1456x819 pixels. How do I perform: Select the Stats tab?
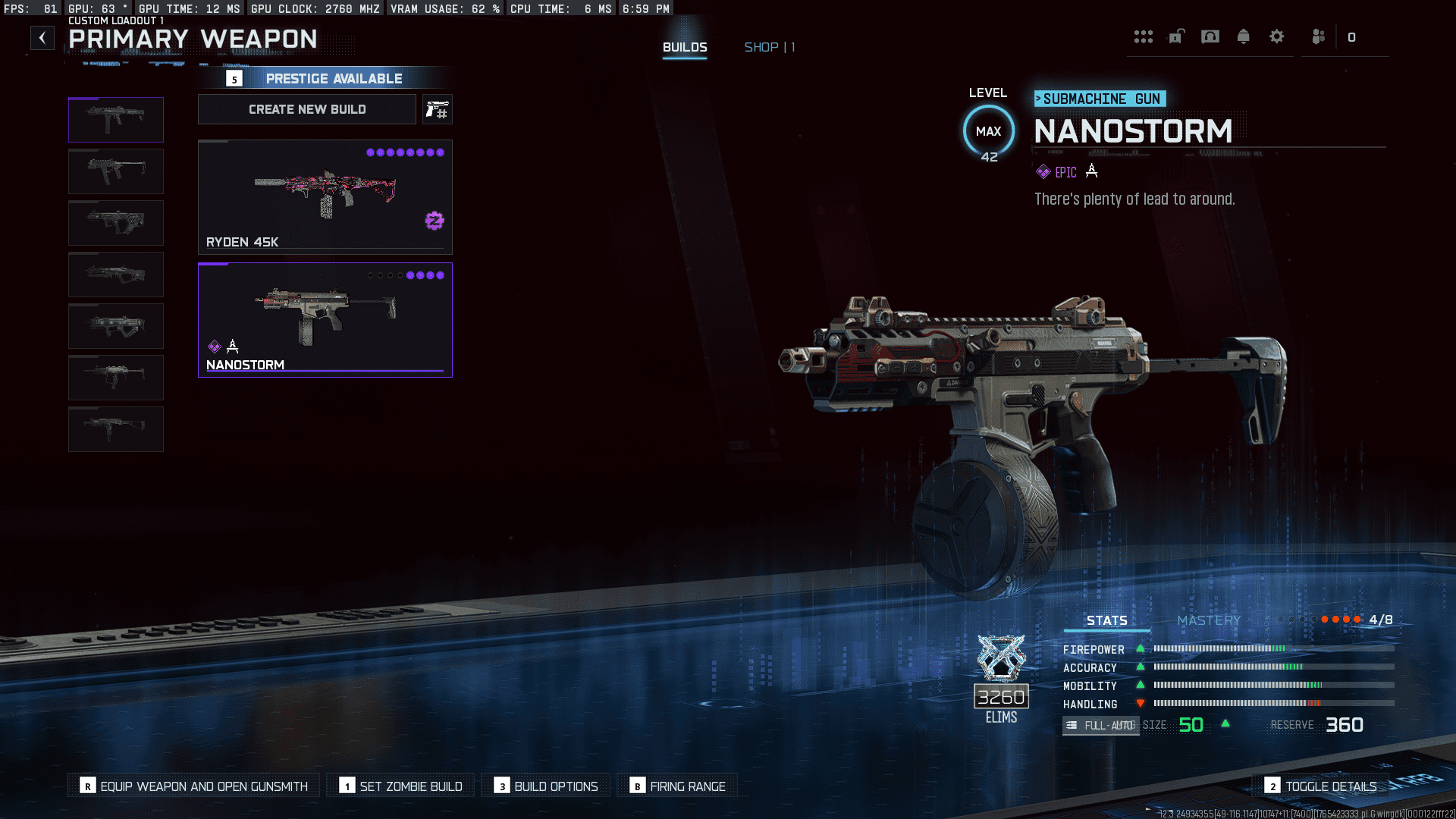point(1106,620)
